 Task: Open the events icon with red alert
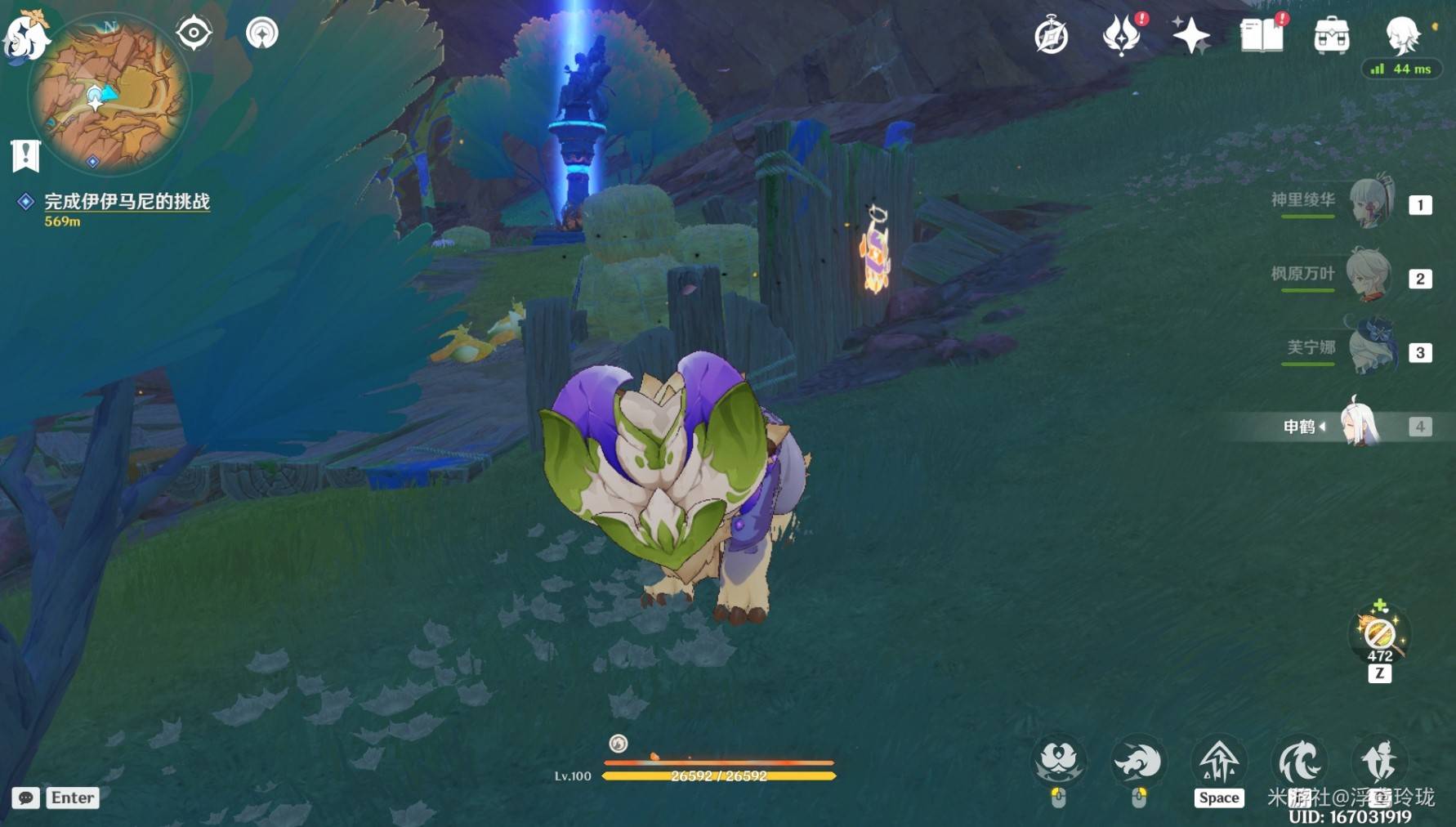click(x=1122, y=35)
